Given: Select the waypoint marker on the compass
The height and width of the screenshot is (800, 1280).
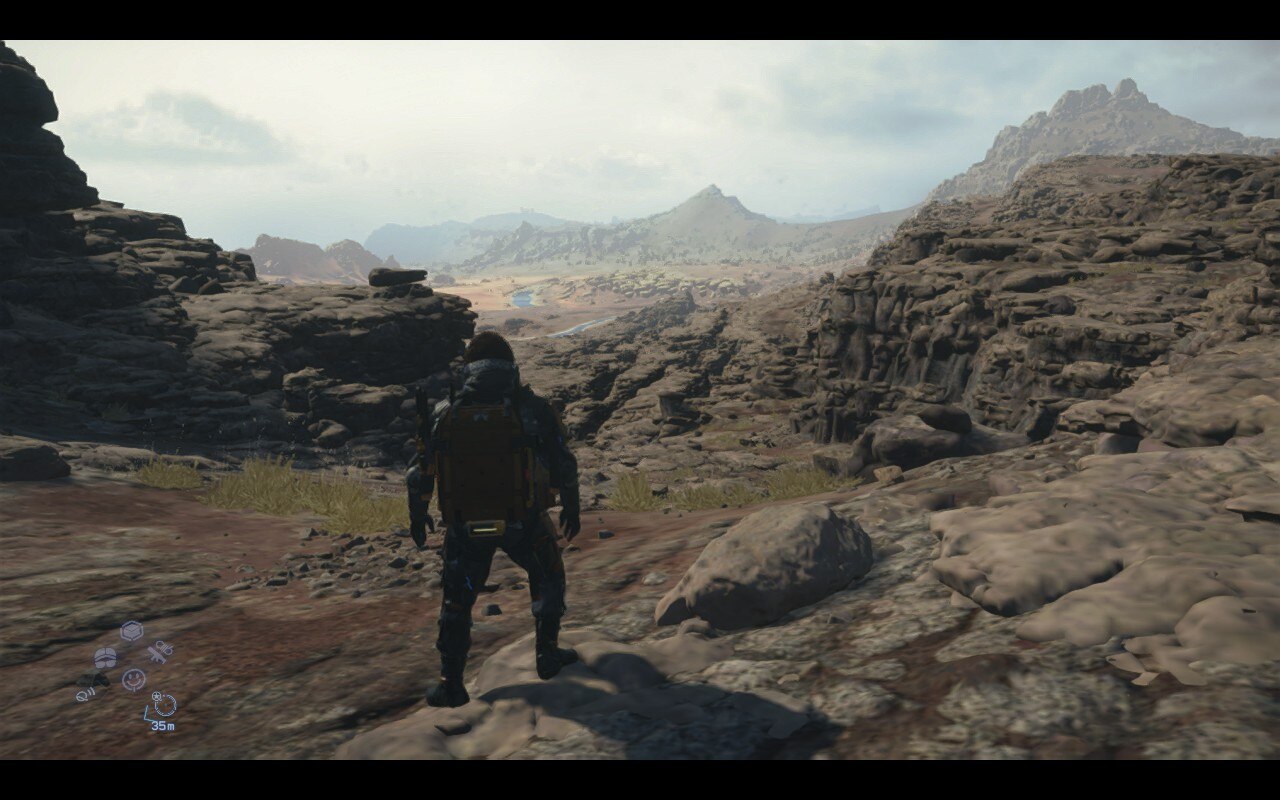Looking at the screenshot, I should click(157, 697).
